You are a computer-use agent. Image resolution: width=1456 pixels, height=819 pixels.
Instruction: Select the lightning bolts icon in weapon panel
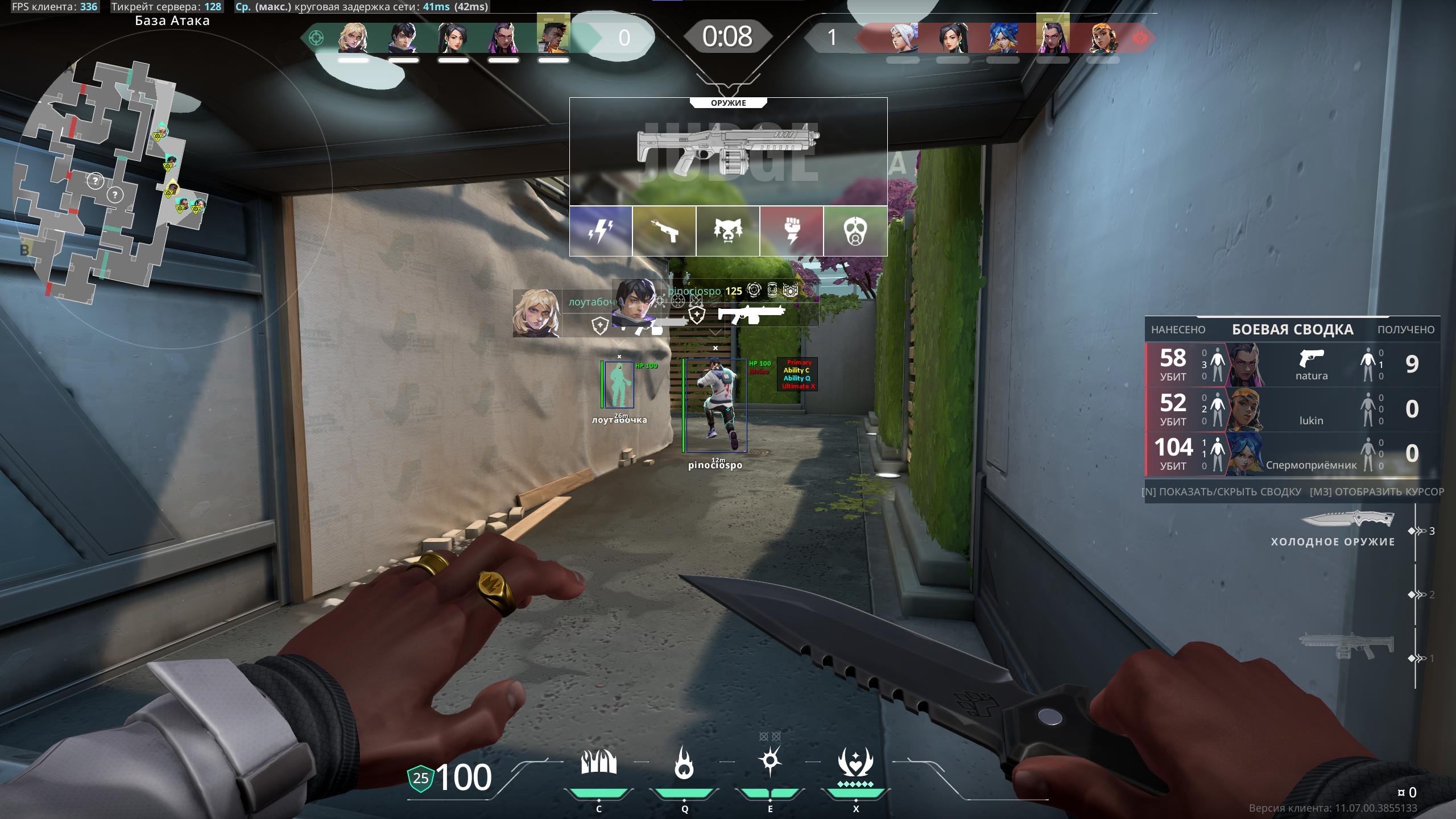click(x=601, y=231)
